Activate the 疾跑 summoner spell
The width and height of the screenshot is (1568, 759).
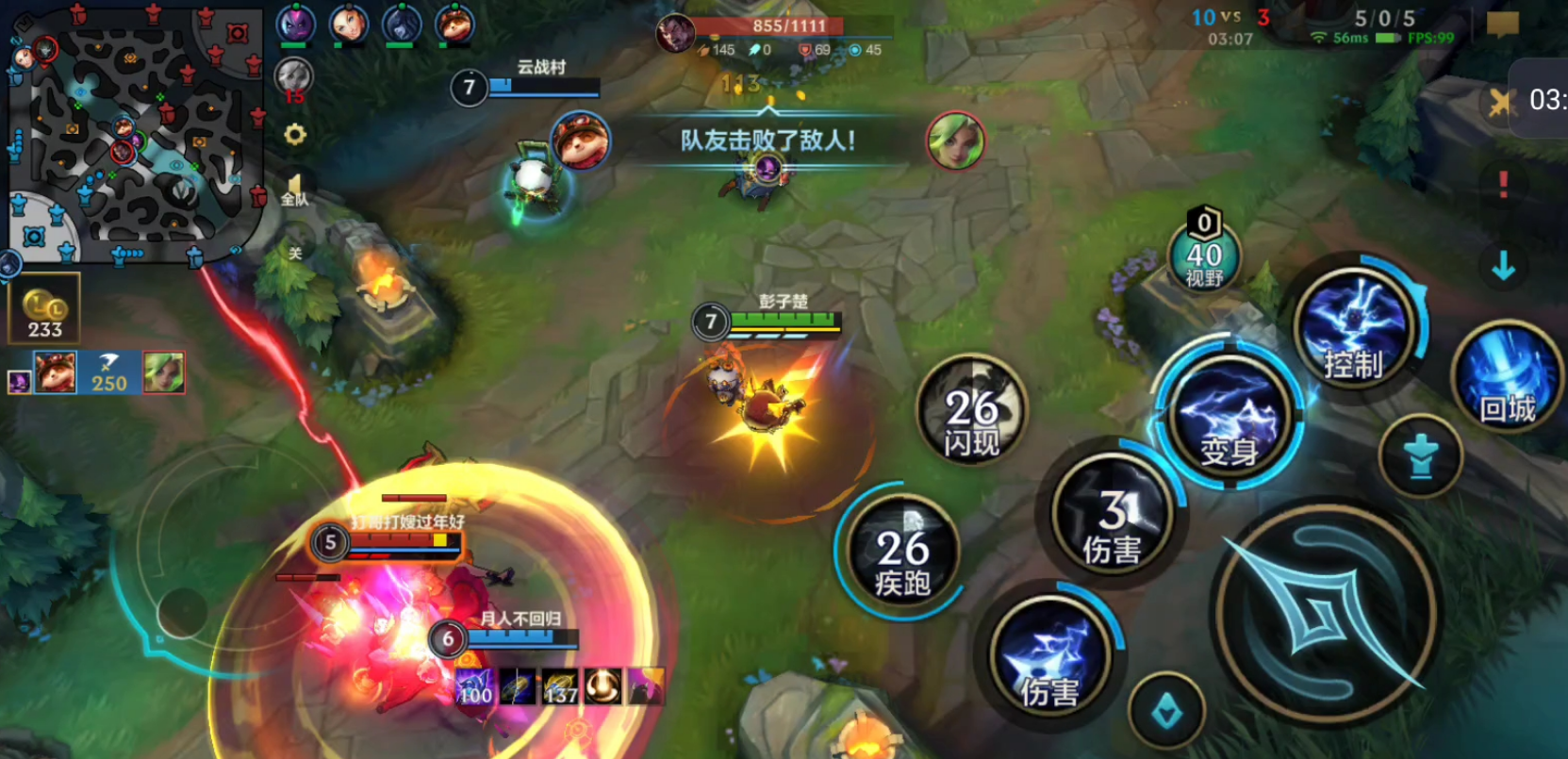point(902,552)
